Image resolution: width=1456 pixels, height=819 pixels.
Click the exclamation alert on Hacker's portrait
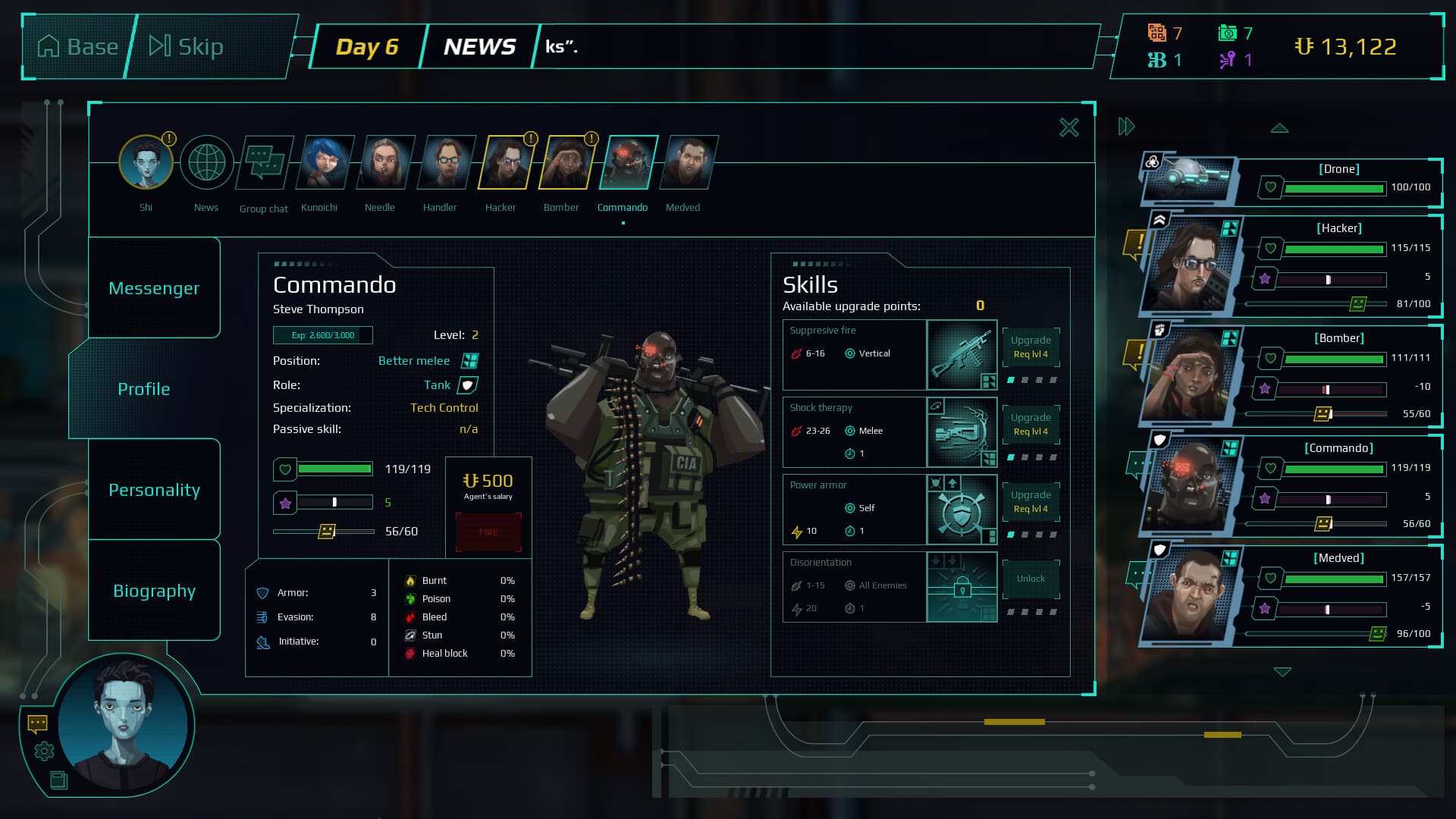coord(529,140)
